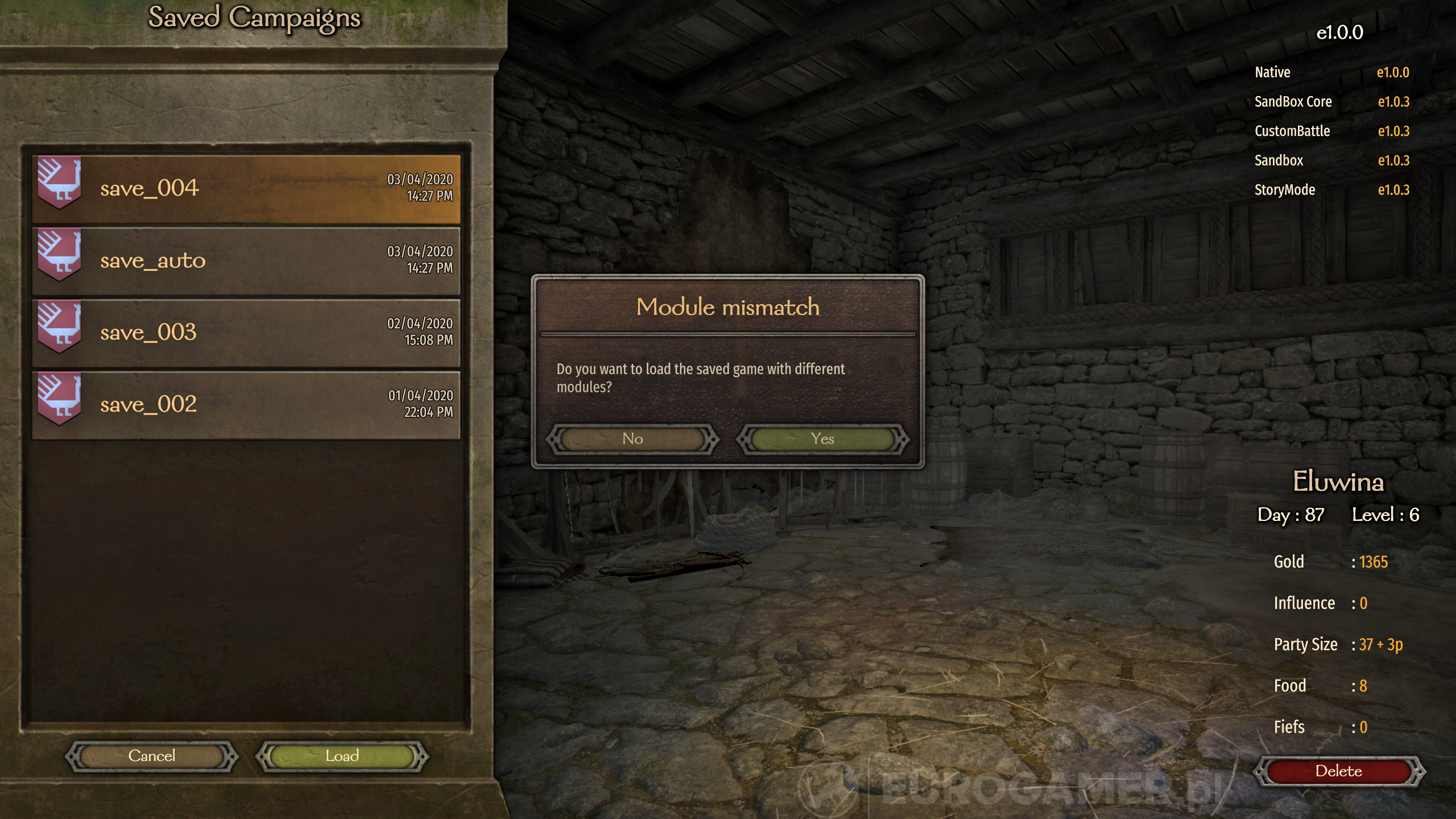The image size is (1456, 819).
Task: Decline loading with different modules via No
Action: [632, 439]
